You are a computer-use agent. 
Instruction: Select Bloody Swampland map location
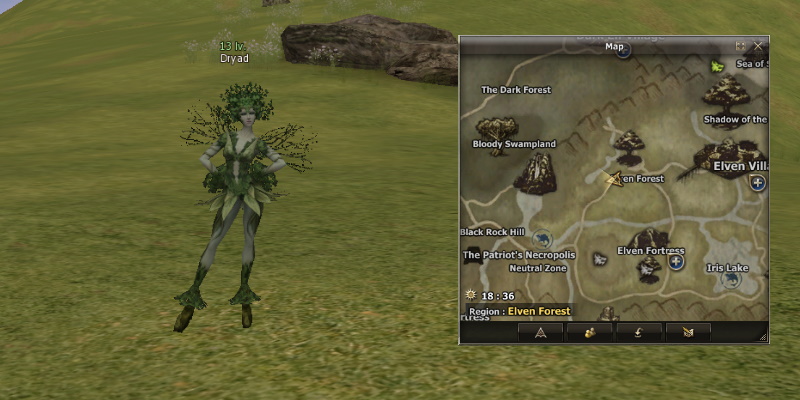tap(513, 144)
